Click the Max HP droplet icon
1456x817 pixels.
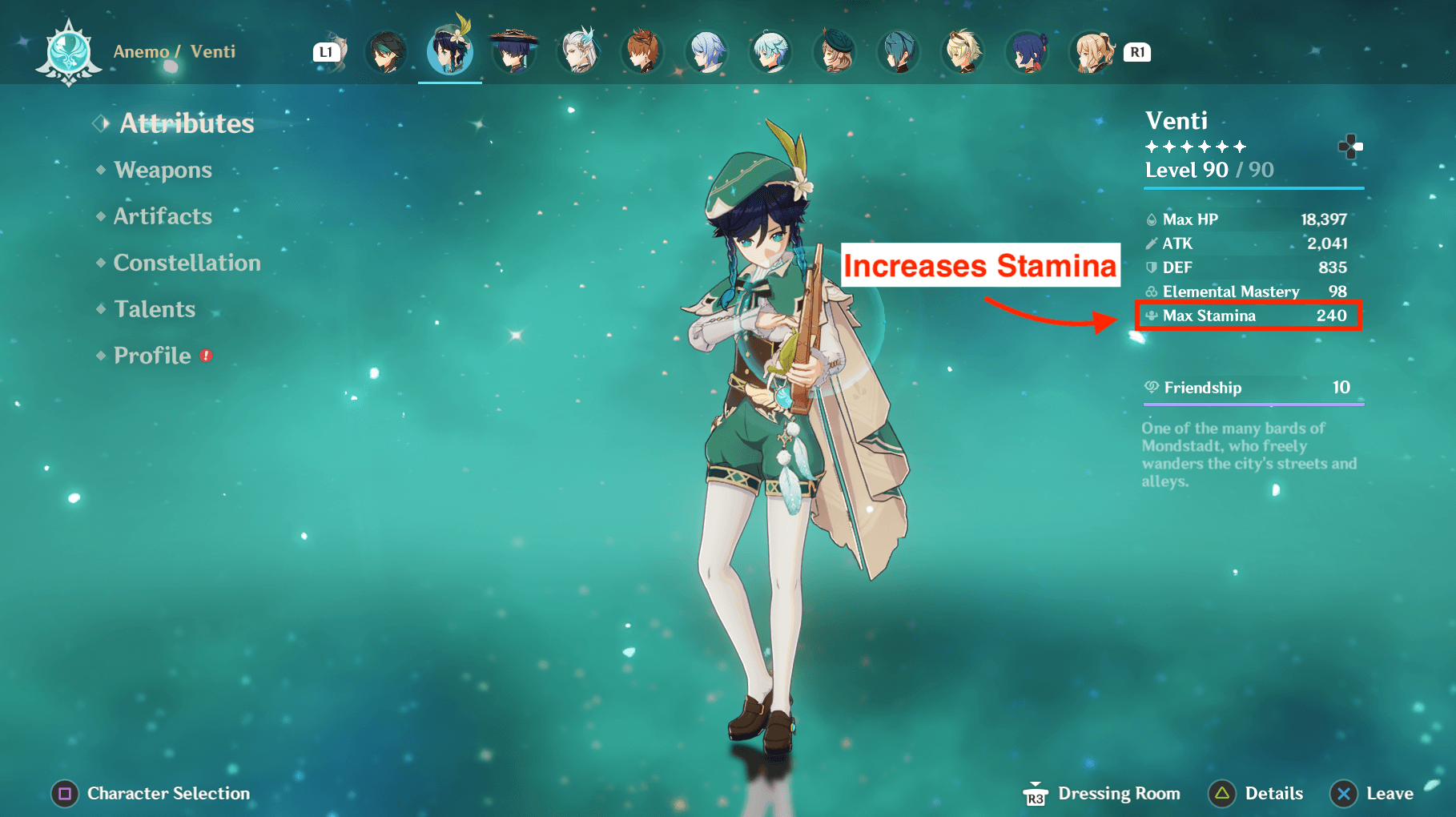(x=1151, y=219)
